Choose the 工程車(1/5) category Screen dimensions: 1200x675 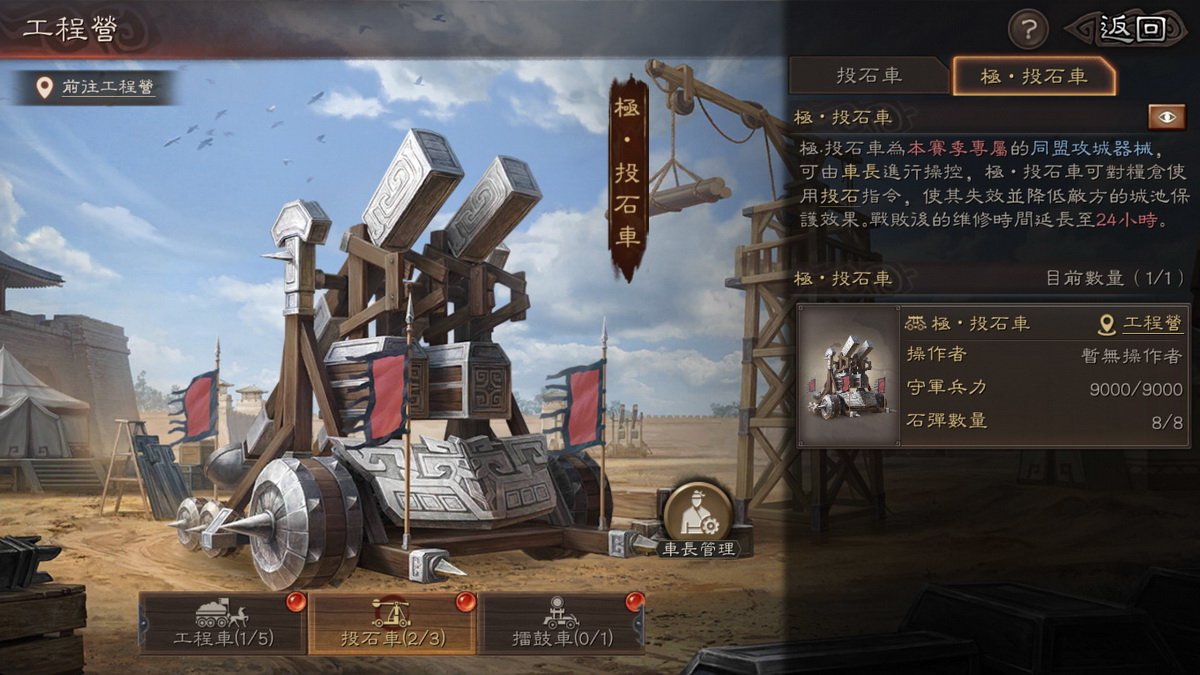coord(223,623)
